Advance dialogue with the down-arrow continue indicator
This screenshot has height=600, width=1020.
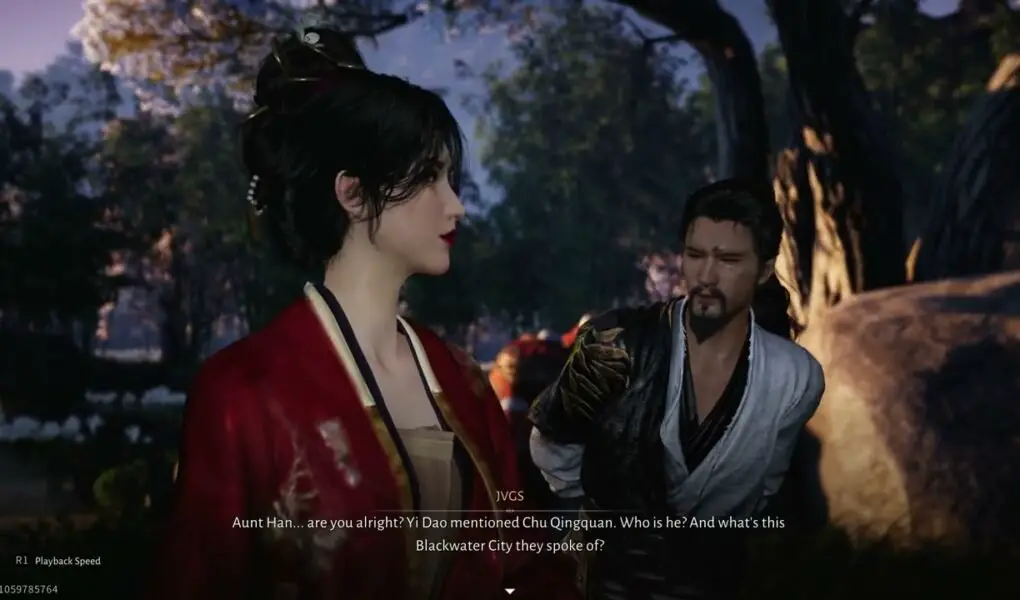pos(509,590)
